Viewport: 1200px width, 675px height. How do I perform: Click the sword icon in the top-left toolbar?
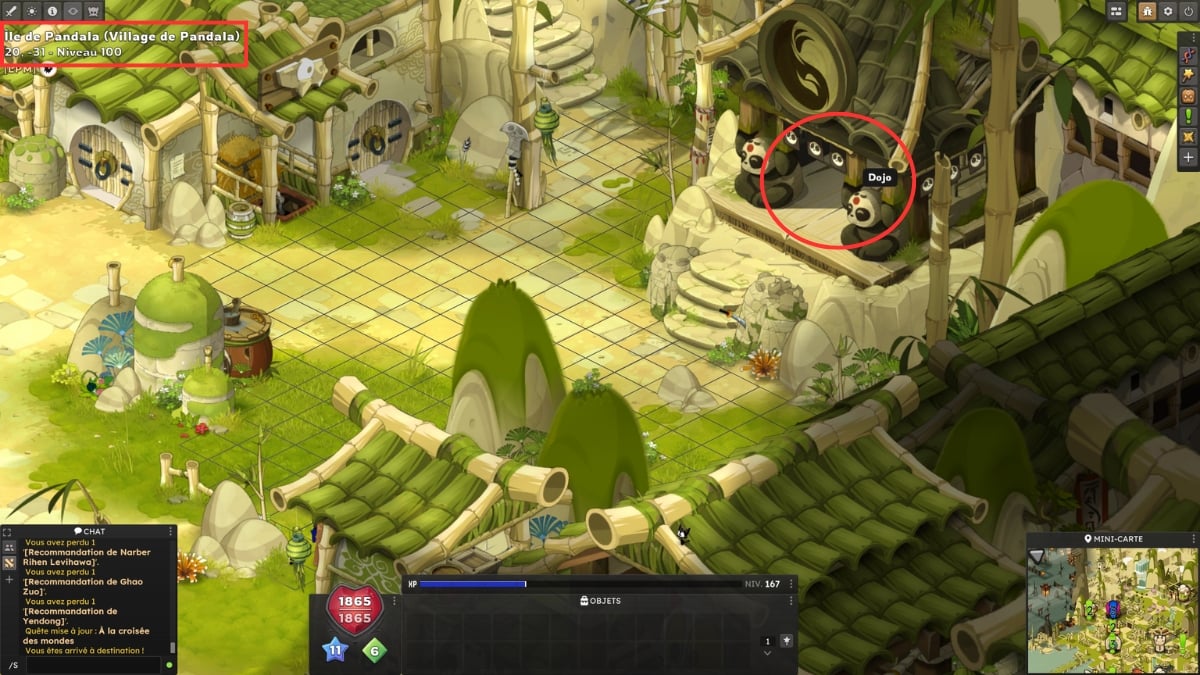click(10, 10)
